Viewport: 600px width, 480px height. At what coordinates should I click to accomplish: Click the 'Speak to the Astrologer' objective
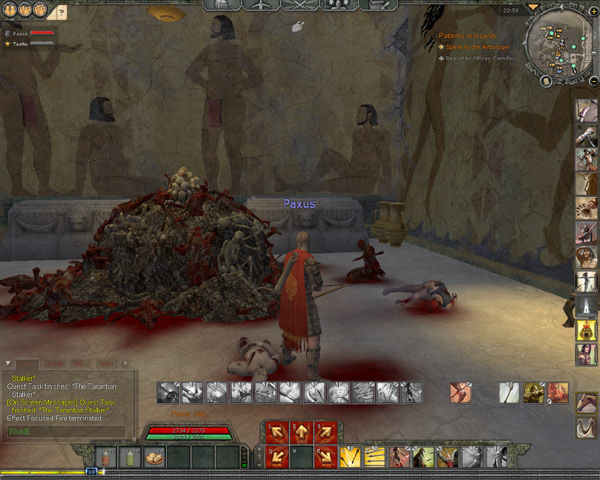pos(480,47)
